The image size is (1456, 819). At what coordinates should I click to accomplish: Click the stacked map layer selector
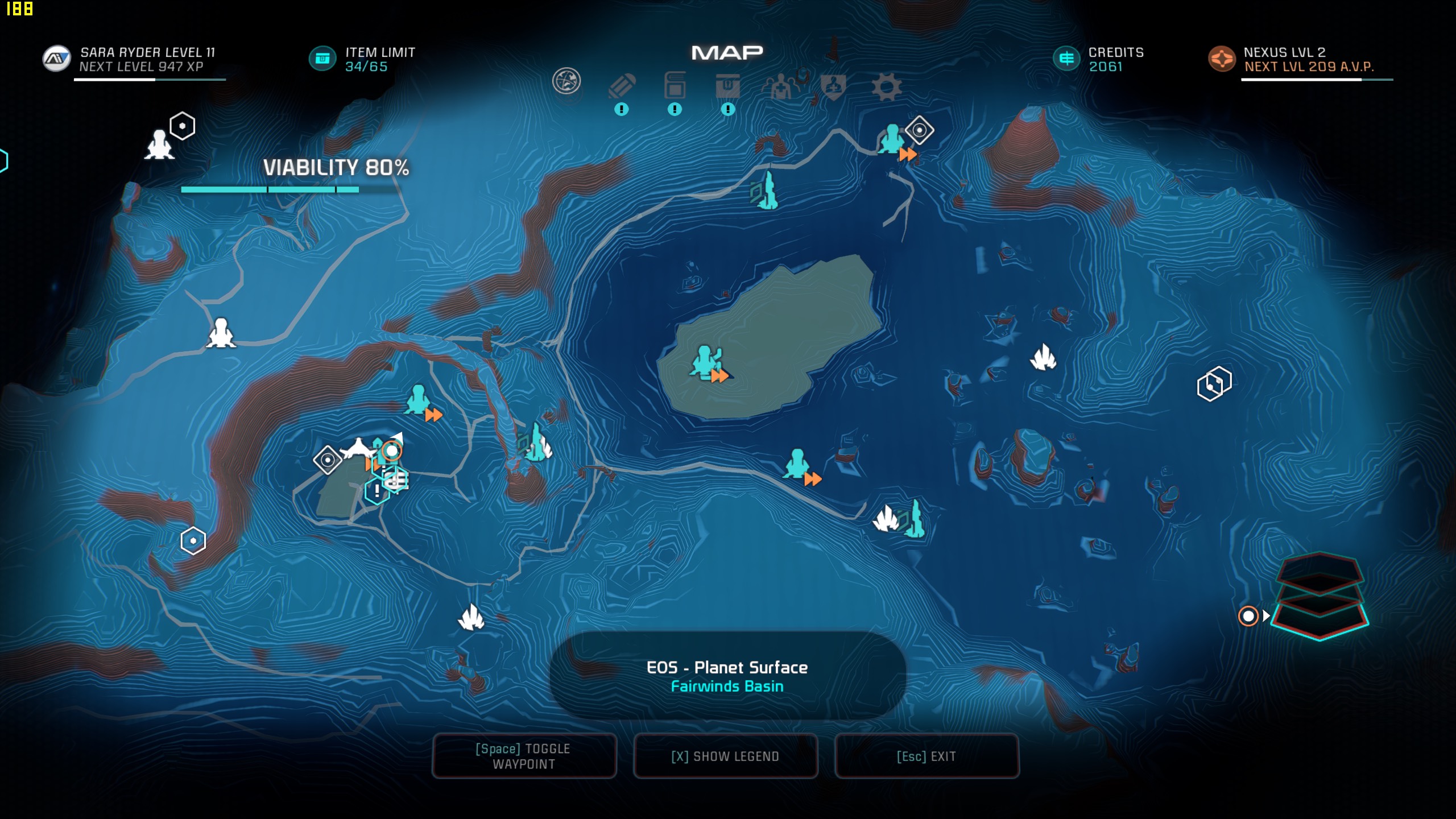(1319, 596)
